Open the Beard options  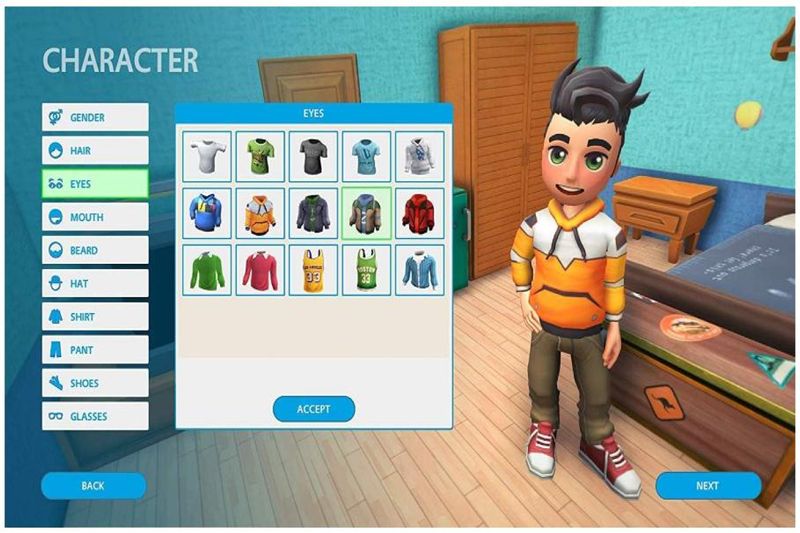pyautogui.click(x=95, y=250)
